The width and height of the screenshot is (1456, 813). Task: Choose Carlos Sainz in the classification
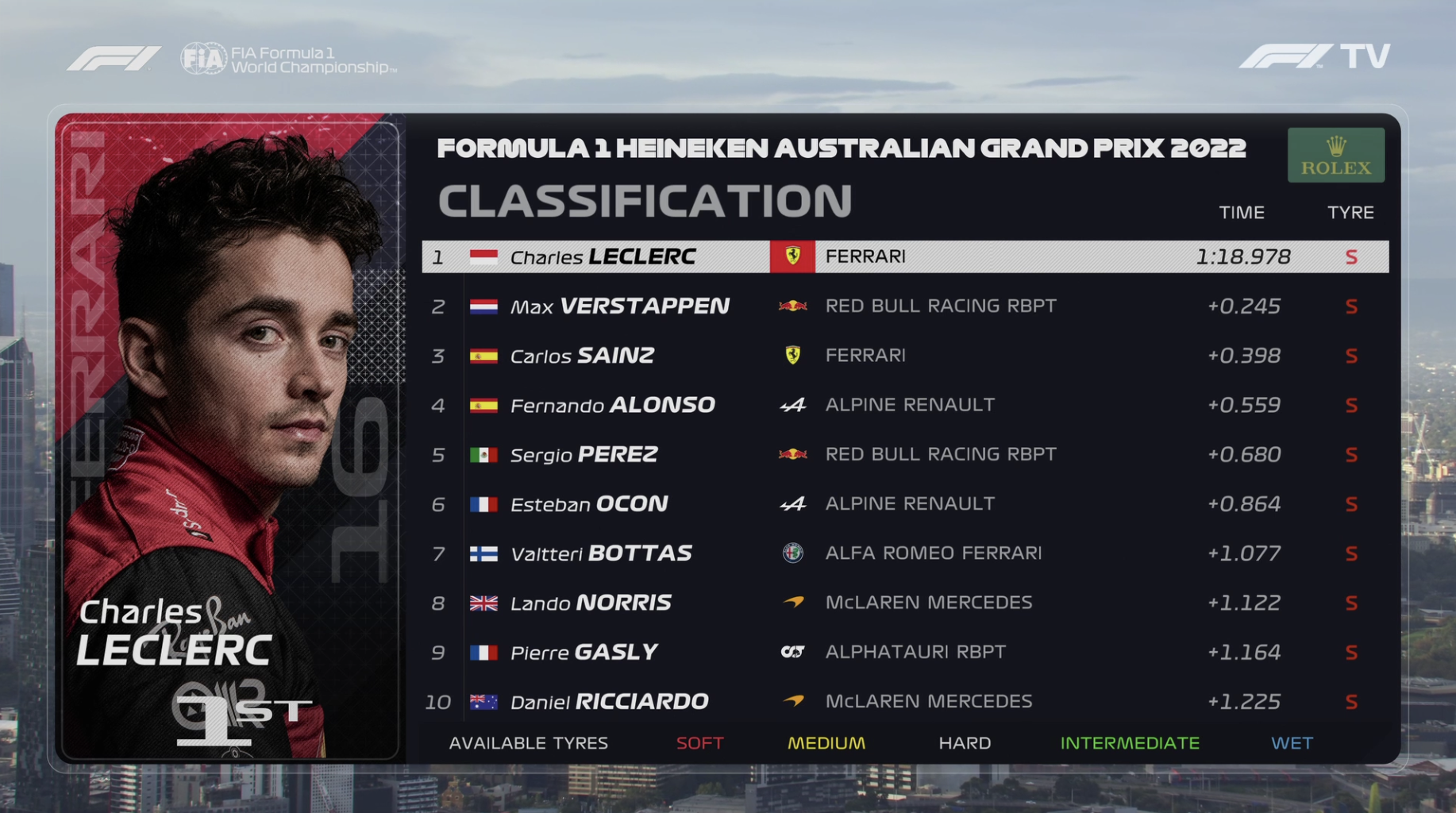tap(905, 356)
